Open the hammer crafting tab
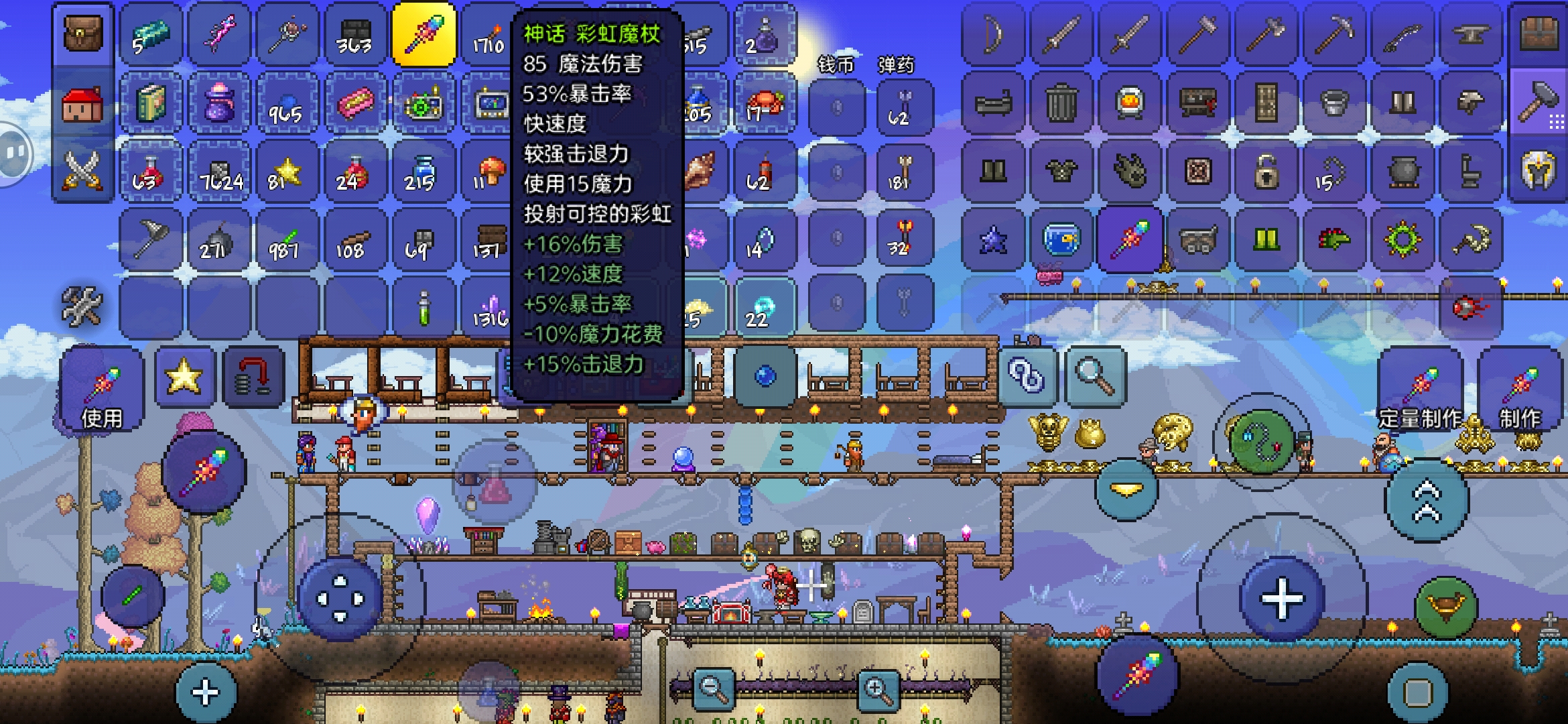This screenshot has height=724, width=1568. click(x=1539, y=102)
